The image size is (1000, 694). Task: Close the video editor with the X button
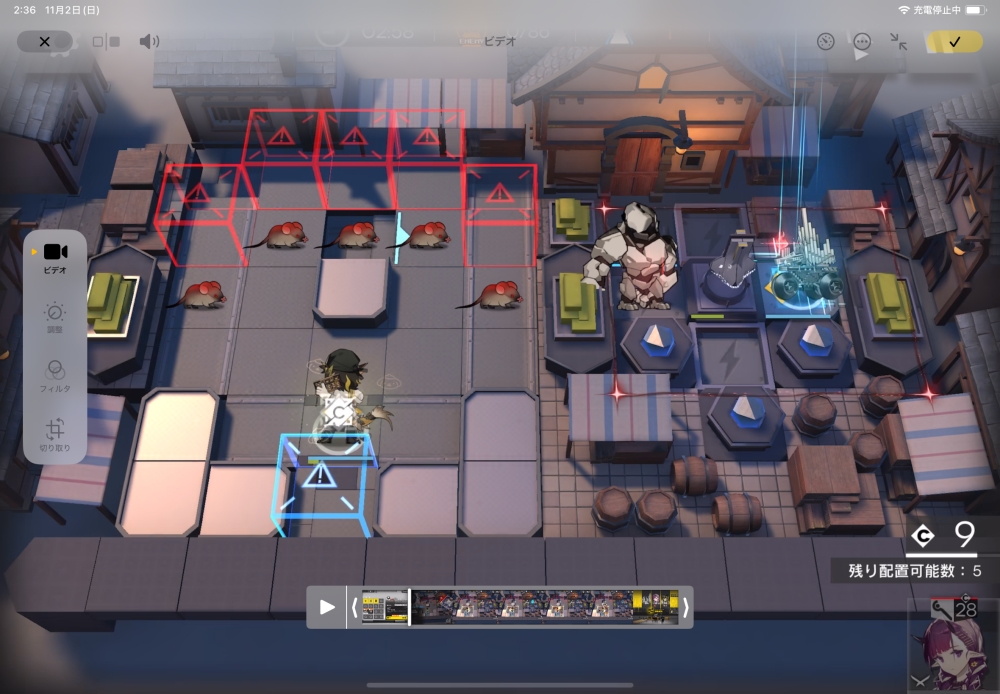point(44,42)
